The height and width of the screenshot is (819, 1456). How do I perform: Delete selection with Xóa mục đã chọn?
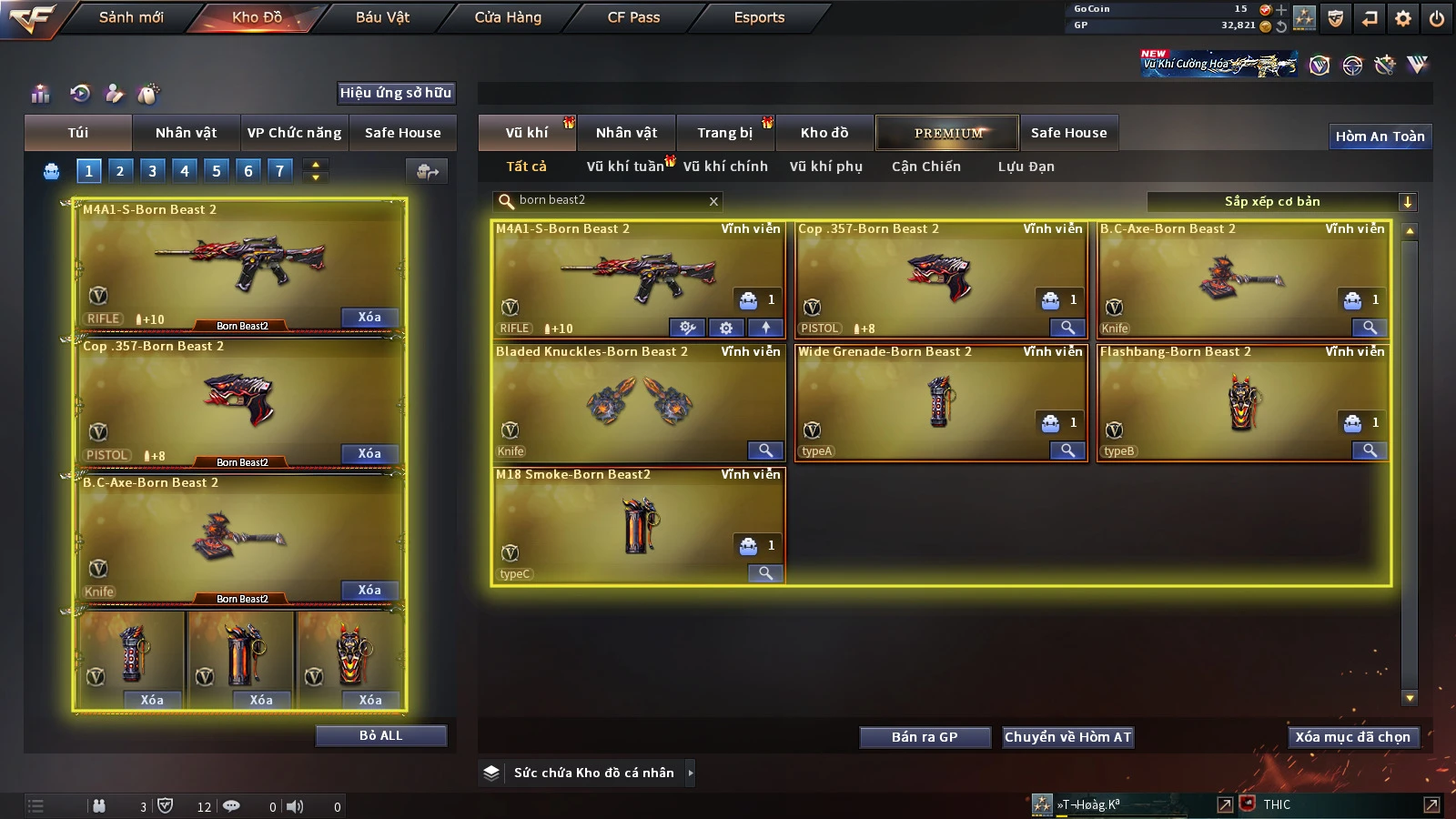pyautogui.click(x=1352, y=737)
